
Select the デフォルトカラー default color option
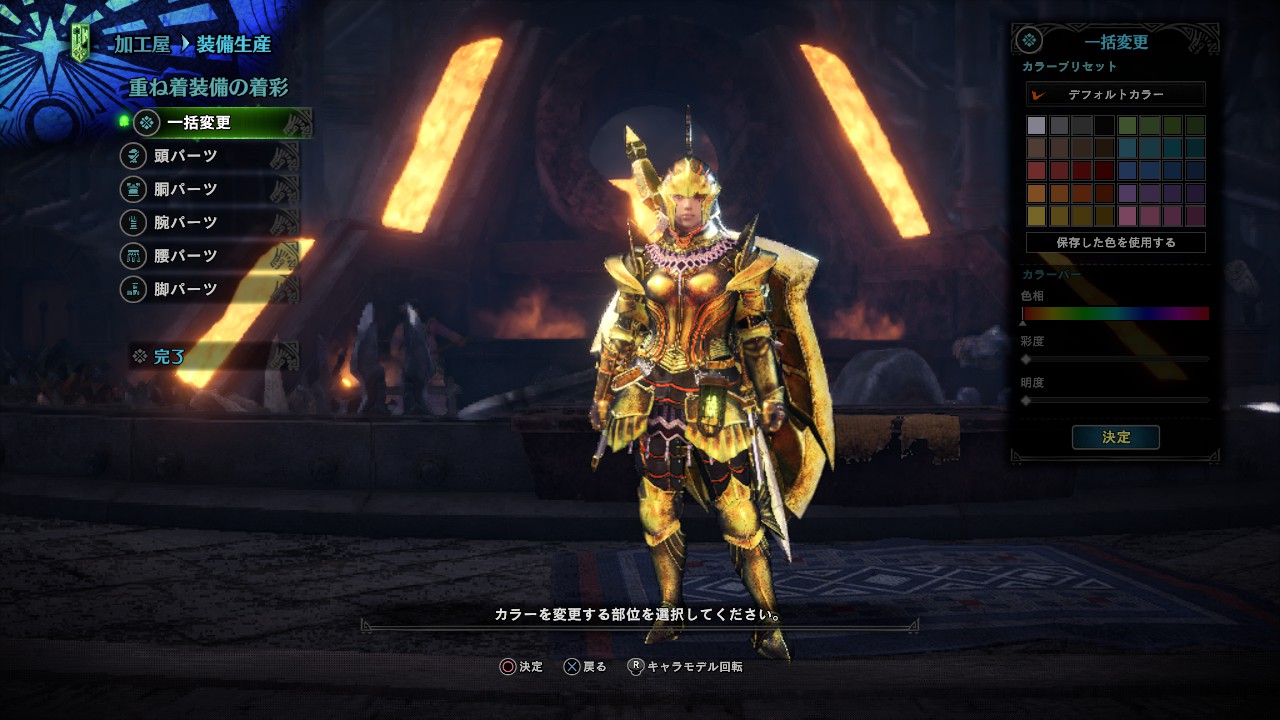pos(1115,94)
